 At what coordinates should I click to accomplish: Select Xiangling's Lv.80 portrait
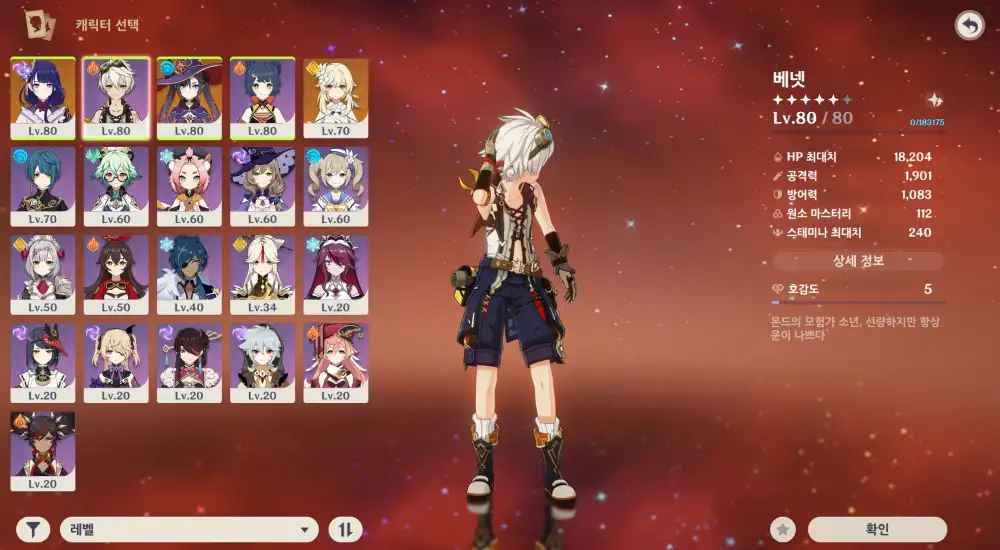click(x=263, y=96)
